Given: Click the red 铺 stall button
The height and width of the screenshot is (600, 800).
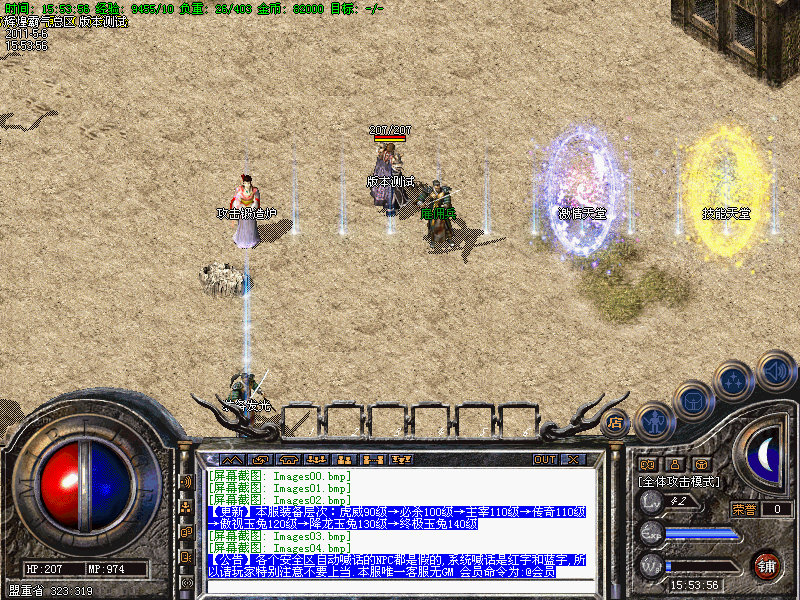Looking at the screenshot, I should pyautogui.click(x=767, y=565).
